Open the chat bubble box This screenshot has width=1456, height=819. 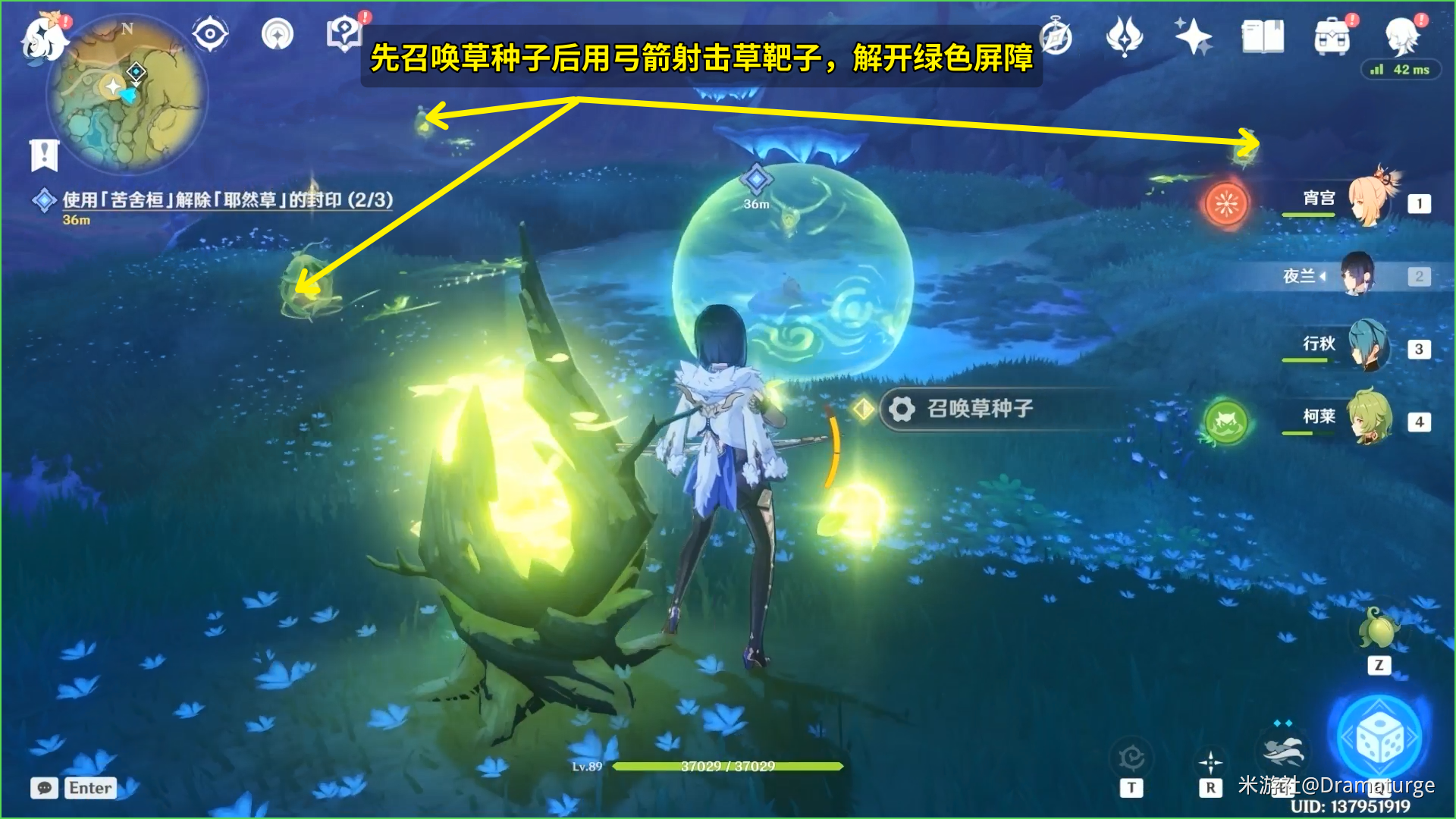(45, 788)
